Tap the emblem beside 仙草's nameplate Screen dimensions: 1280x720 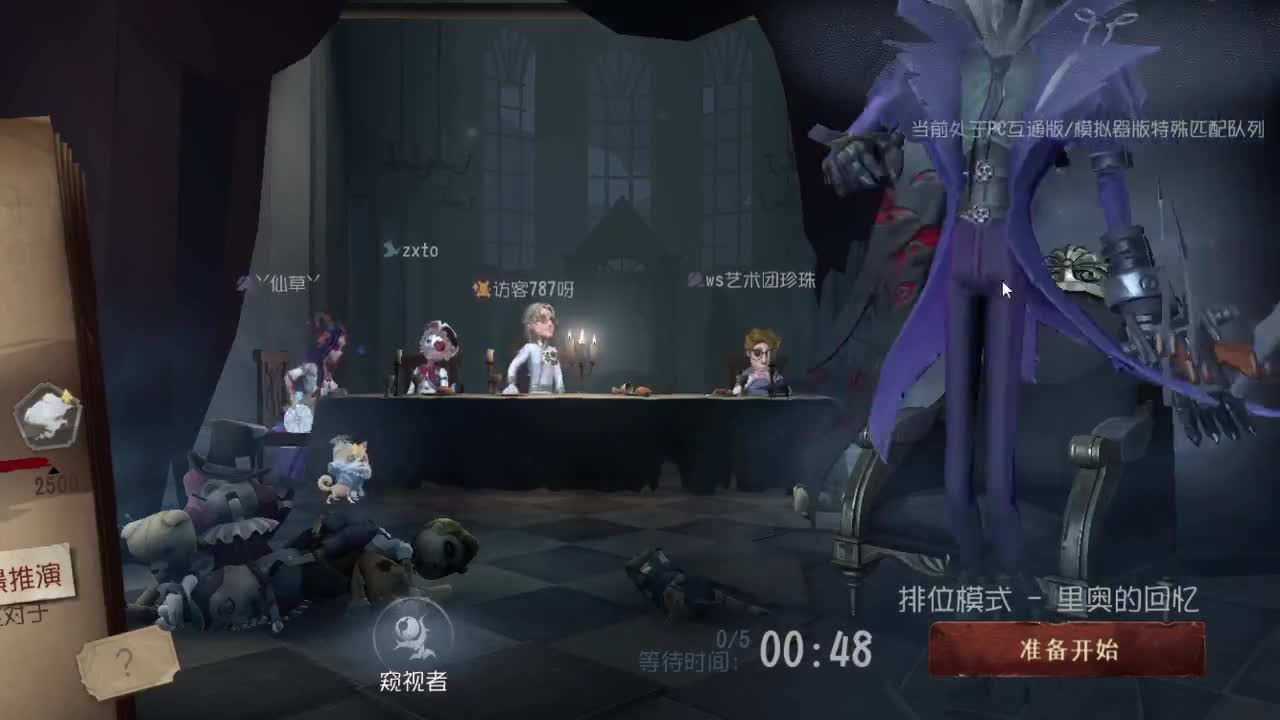[x=245, y=283]
